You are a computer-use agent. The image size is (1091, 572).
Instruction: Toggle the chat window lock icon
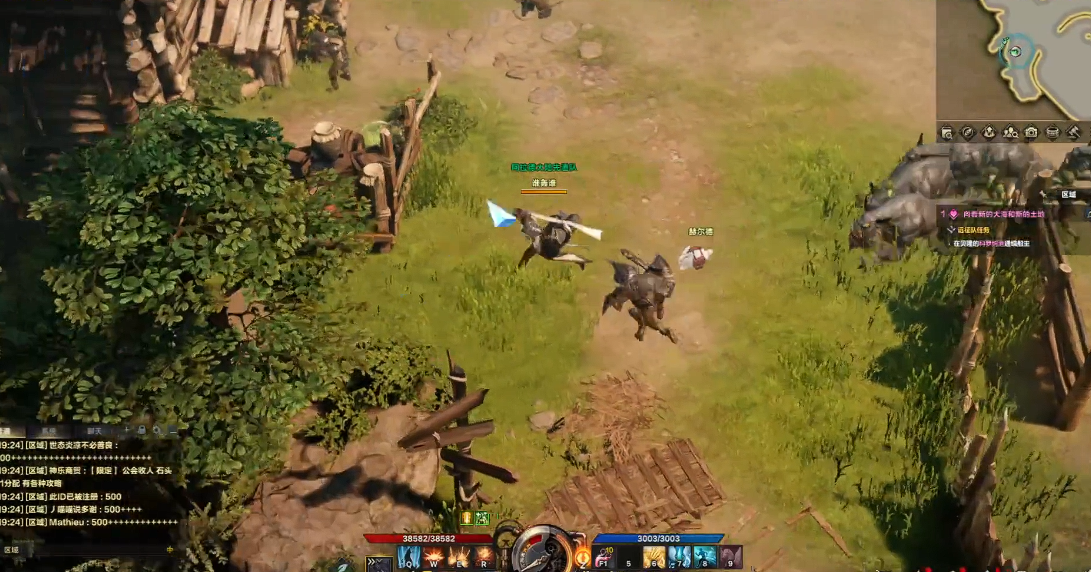click(x=144, y=431)
